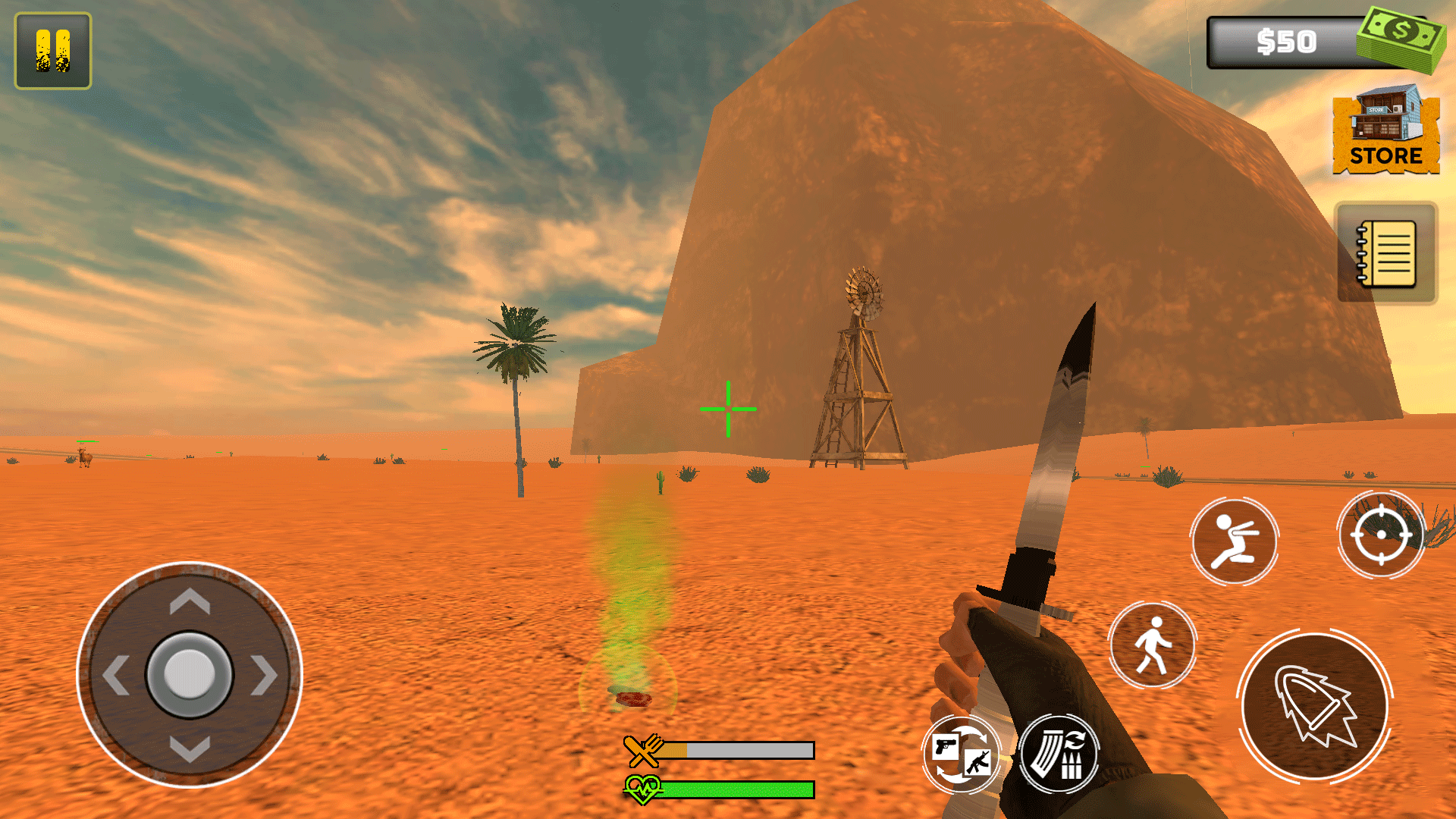Open the STORE menu

point(1385,133)
